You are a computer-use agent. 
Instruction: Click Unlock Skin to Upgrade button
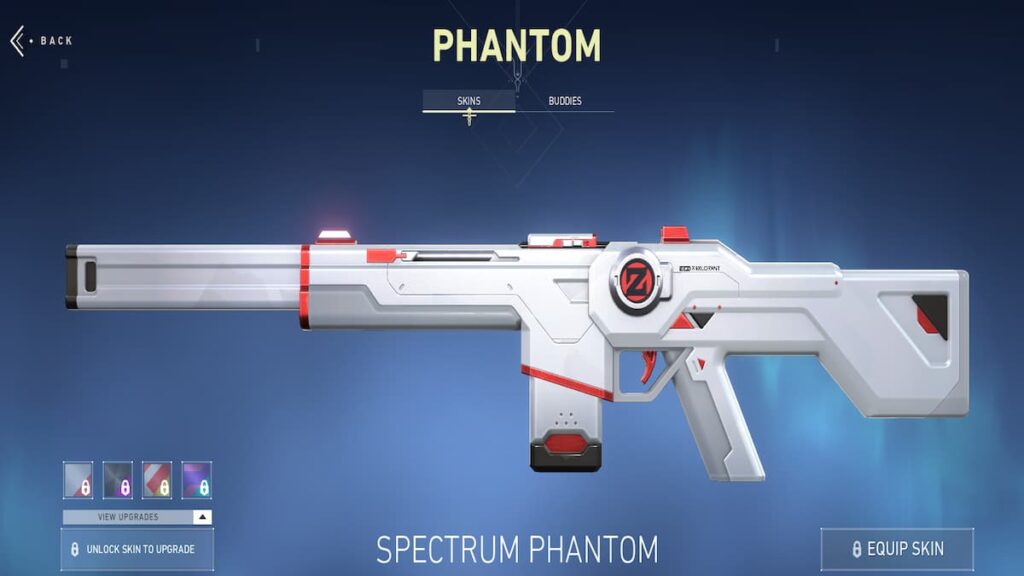(137, 549)
